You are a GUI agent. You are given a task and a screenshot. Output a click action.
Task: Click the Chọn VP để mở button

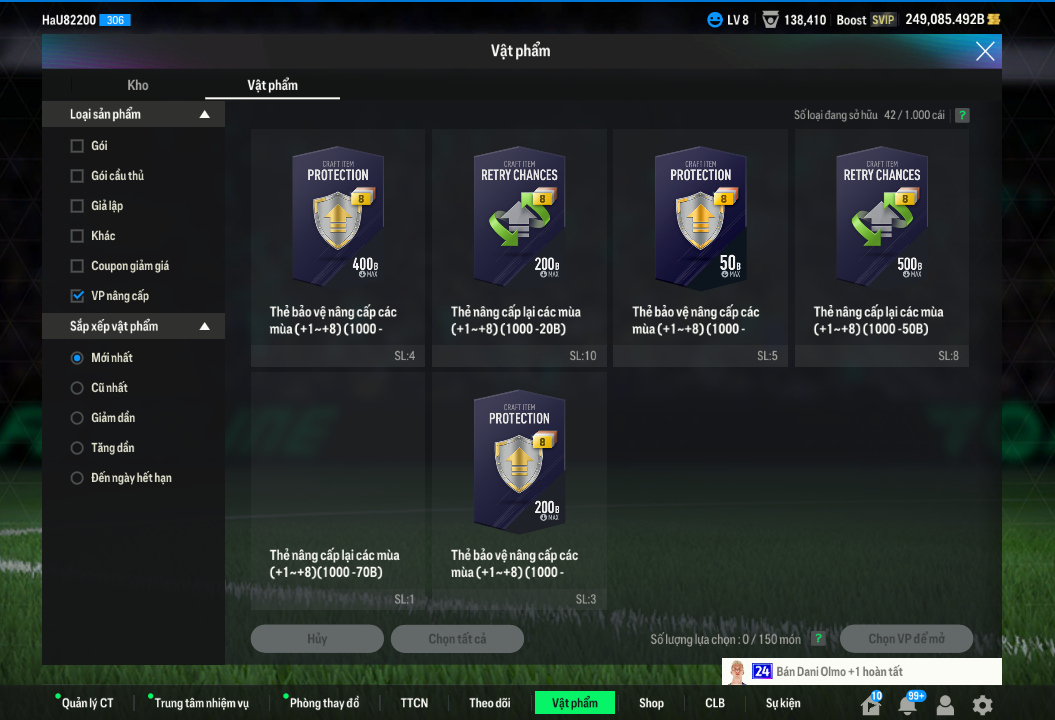coord(906,639)
